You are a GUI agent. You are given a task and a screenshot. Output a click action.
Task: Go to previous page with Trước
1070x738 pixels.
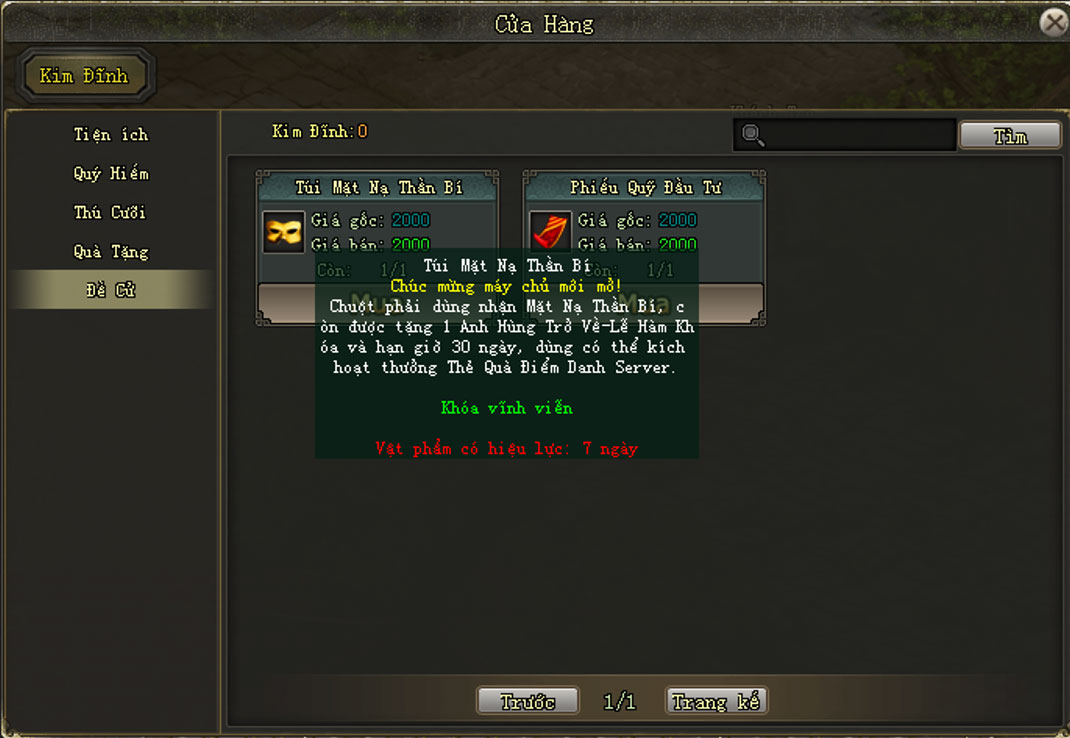coord(528,701)
